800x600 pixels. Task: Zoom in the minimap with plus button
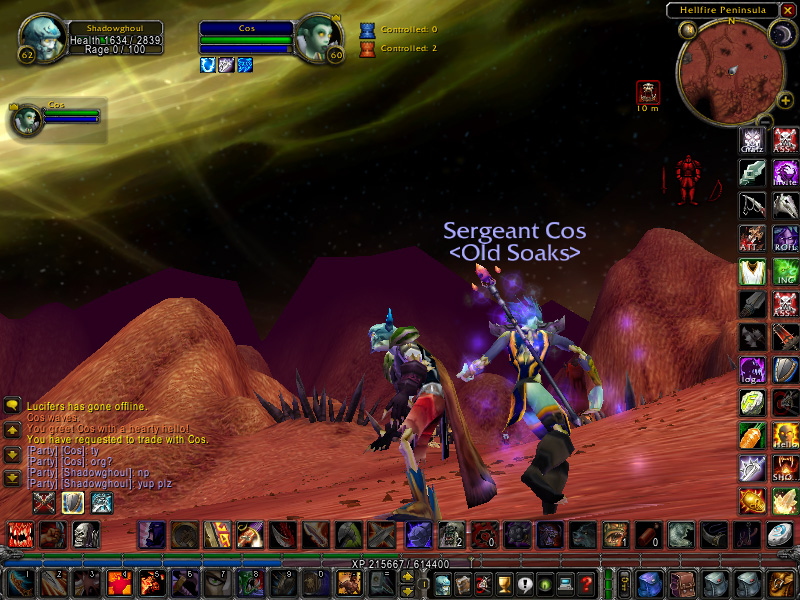click(x=786, y=100)
